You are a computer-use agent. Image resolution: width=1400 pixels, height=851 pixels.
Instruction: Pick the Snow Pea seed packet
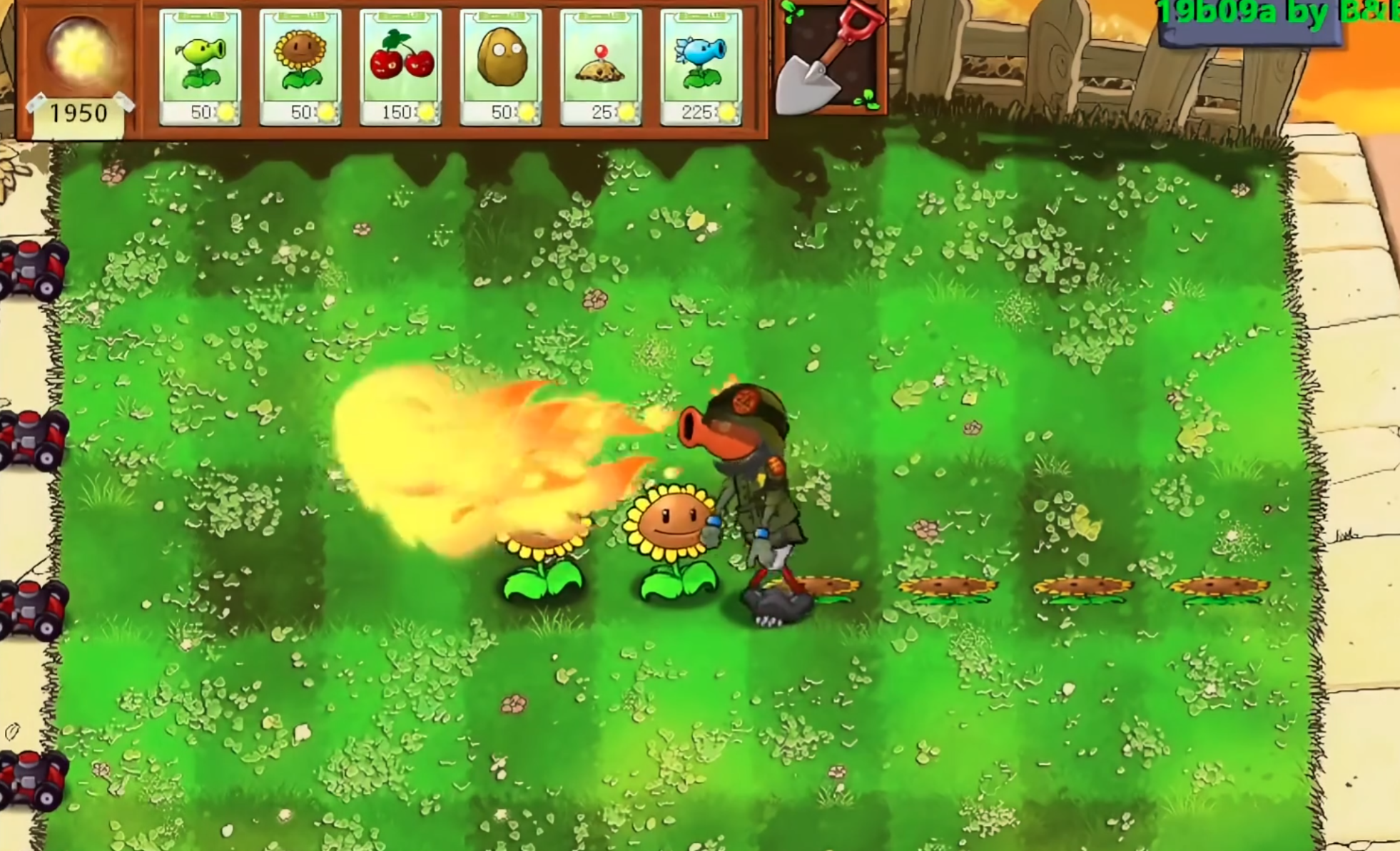701,68
